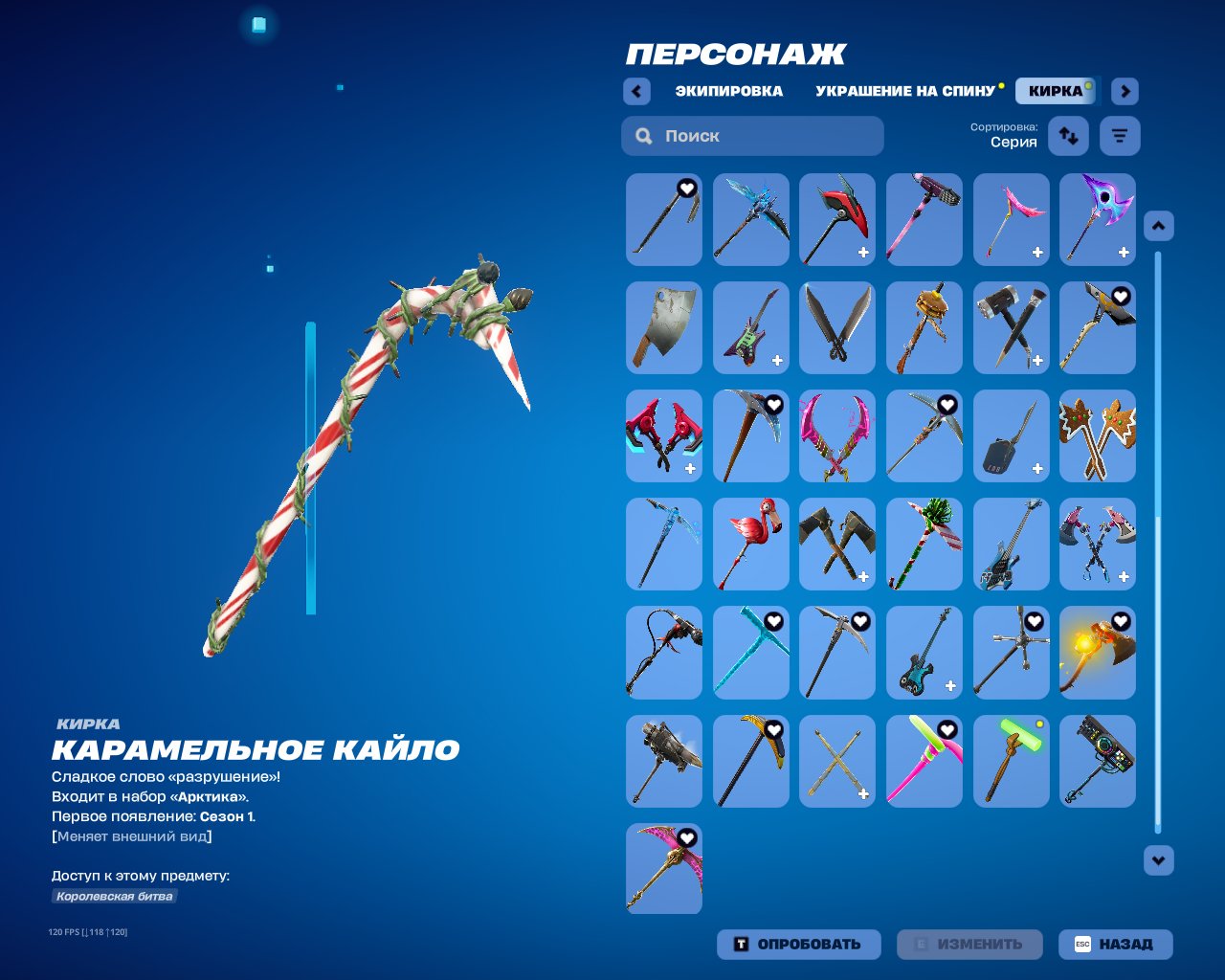Select the flamingo pickaxe icon

(x=750, y=544)
